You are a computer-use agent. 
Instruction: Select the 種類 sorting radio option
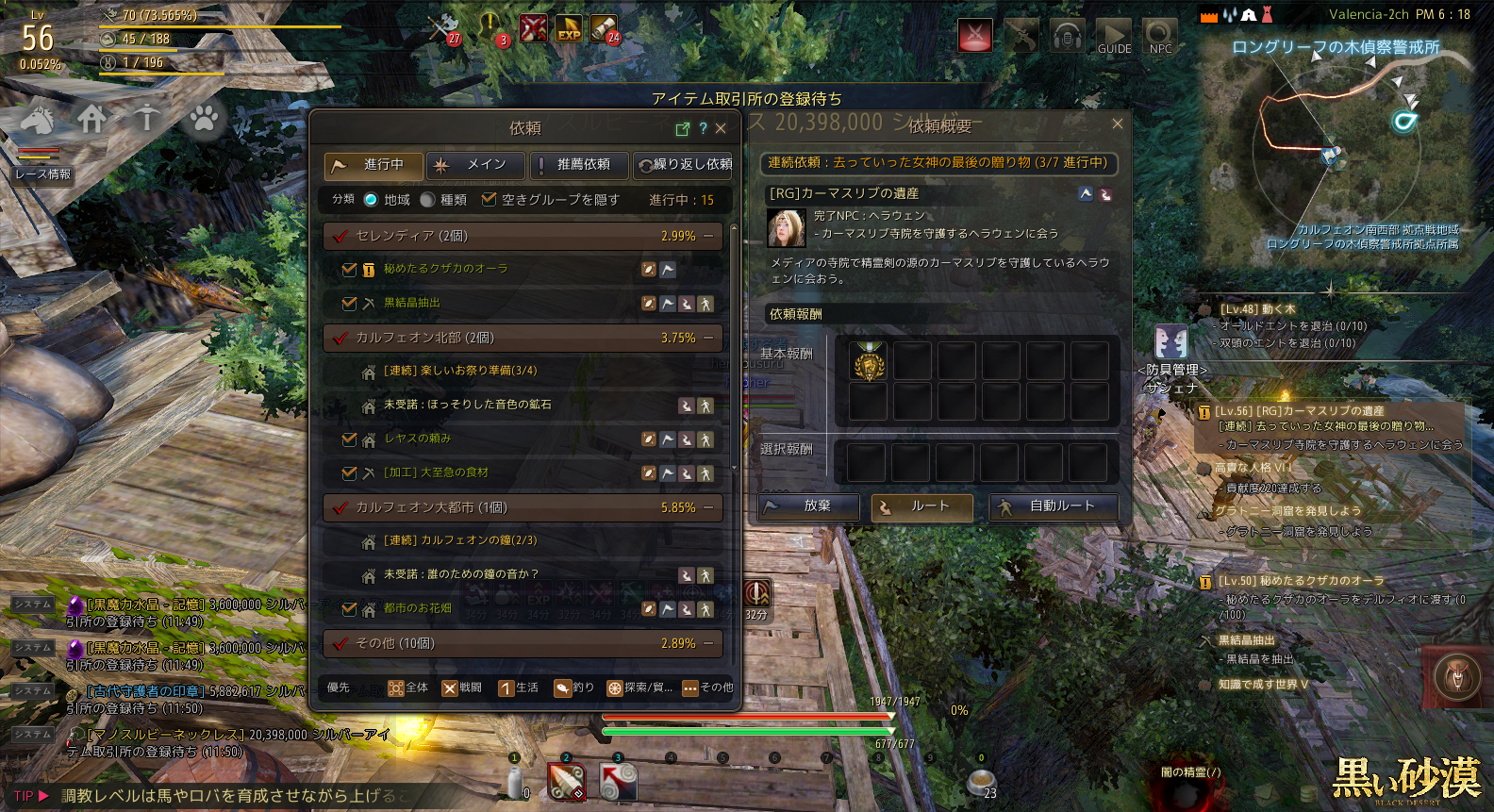point(428,200)
